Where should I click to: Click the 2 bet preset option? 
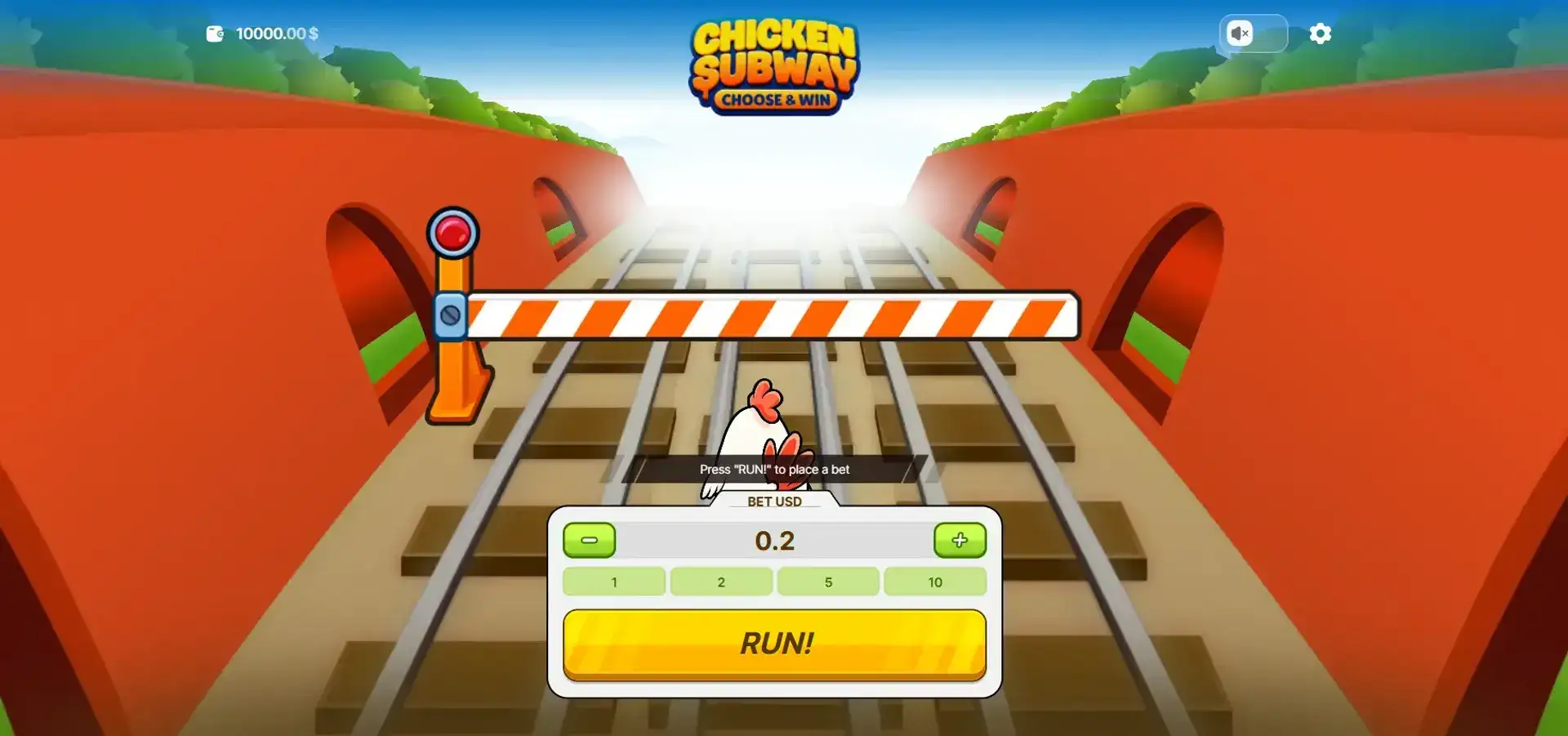point(721,582)
